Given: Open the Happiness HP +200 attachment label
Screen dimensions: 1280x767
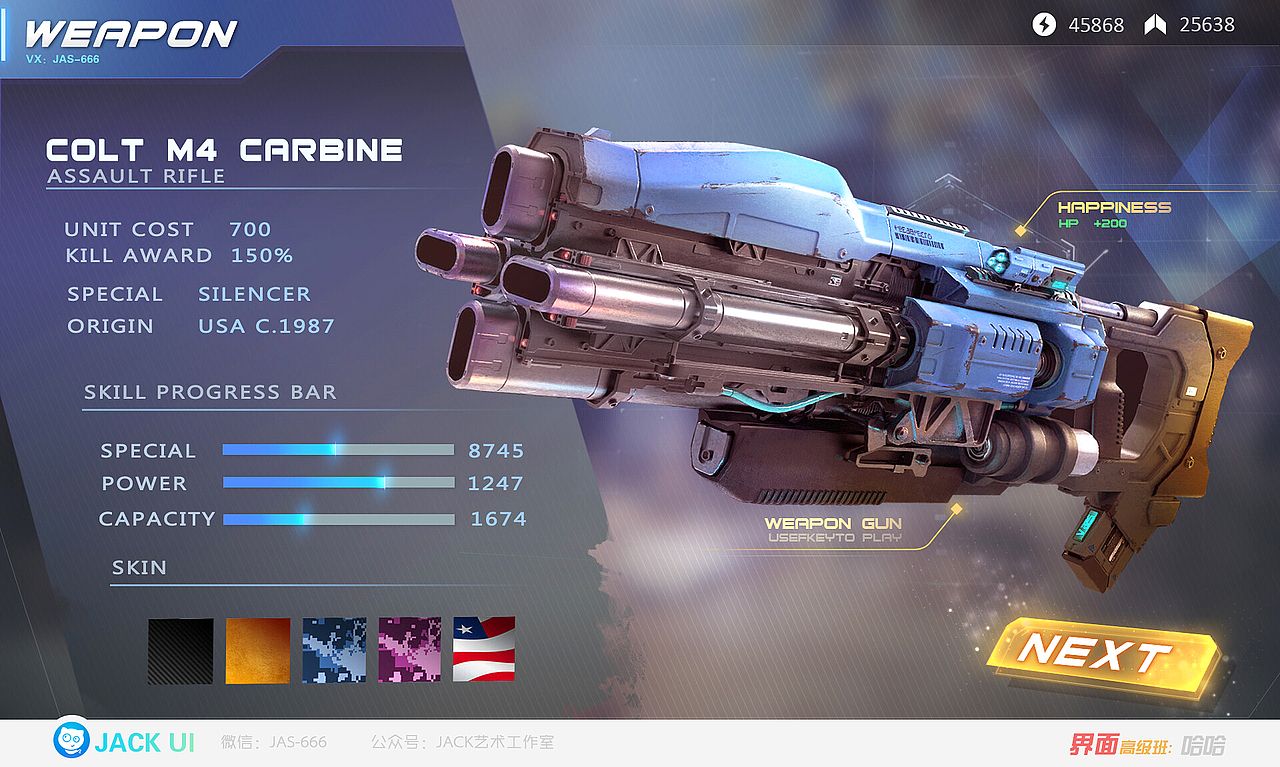Looking at the screenshot, I should 1114,214.
